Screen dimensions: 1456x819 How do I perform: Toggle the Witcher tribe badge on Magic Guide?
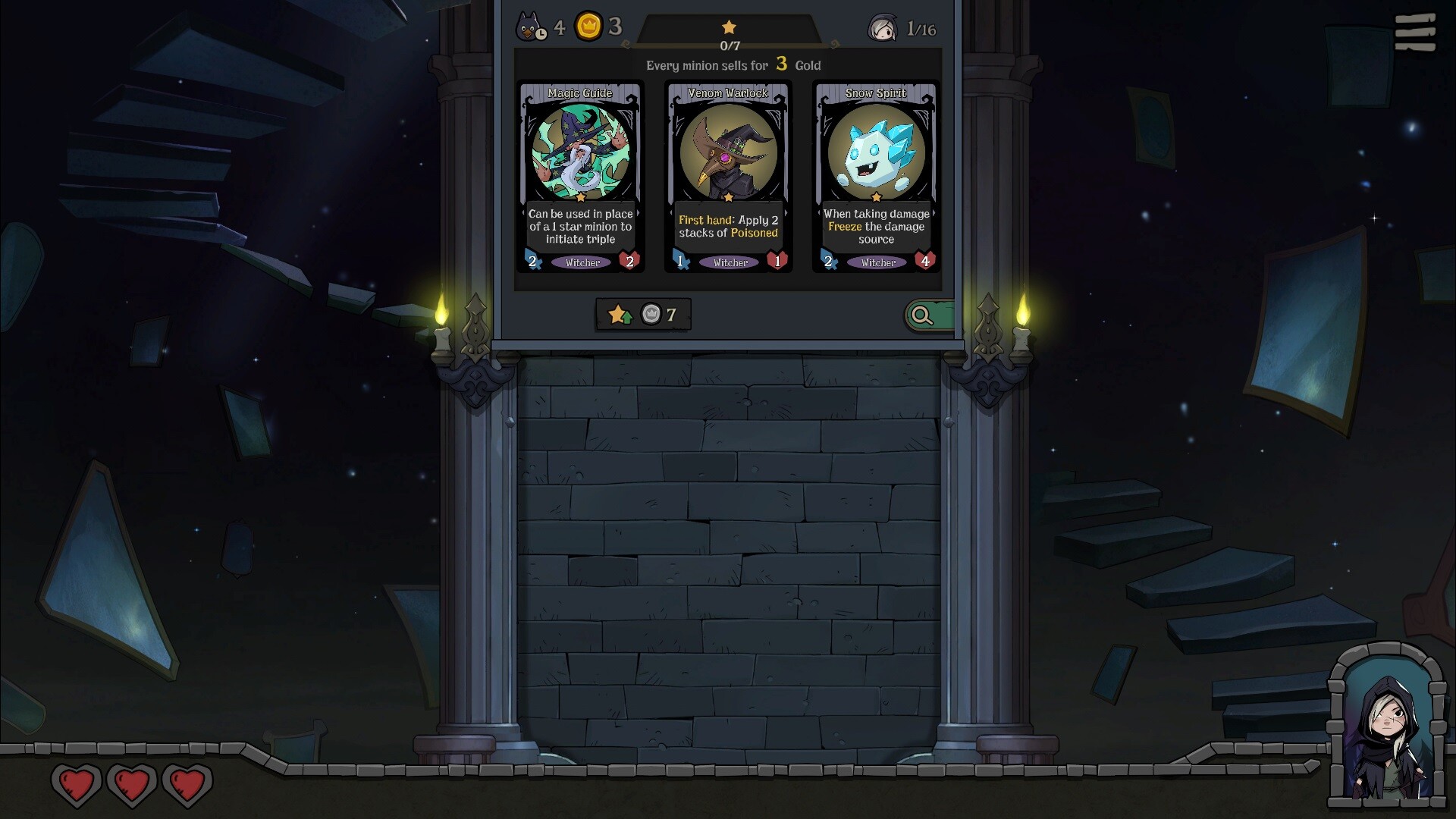click(582, 262)
